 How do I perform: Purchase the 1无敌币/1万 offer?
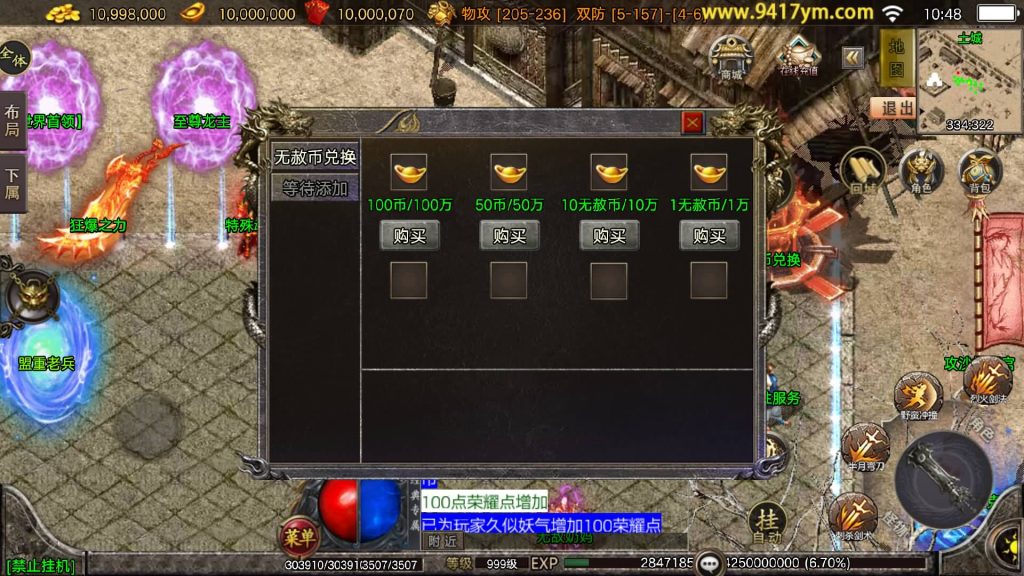tap(709, 236)
